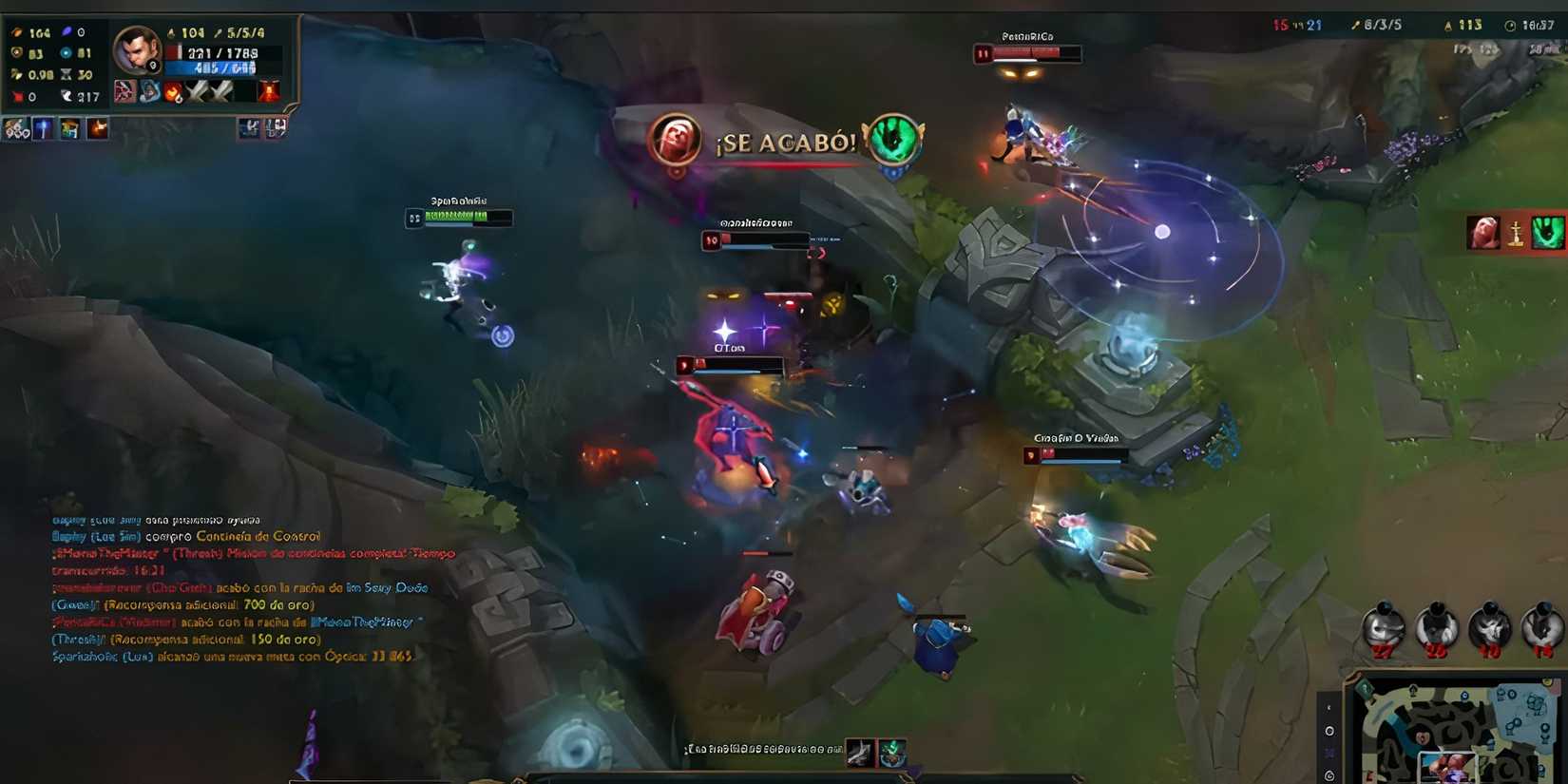Click the first death recap portrait above the minimap
The height and width of the screenshot is (784, 1568).
[1386, 627]
